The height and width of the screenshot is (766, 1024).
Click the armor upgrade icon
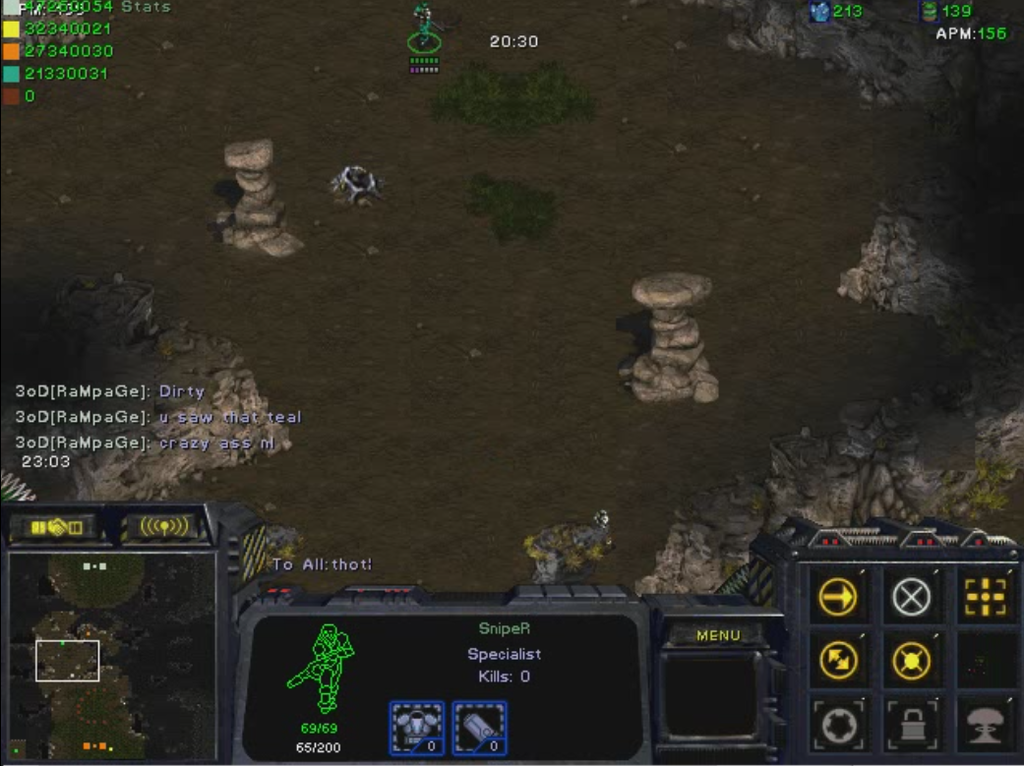[x=416, y=727]
